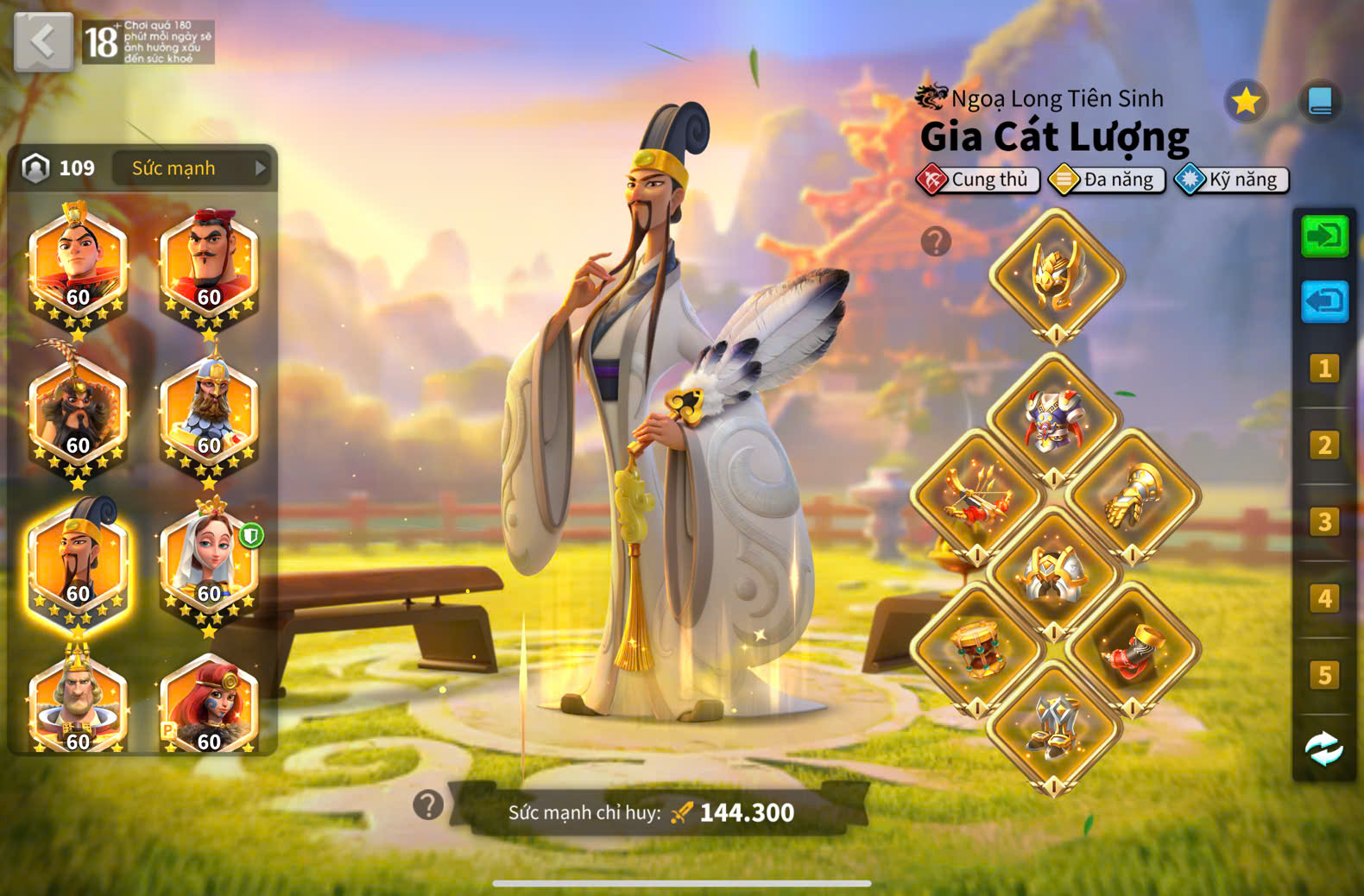1364x896 pixels.
Task: Click the refresh arrows button
Action: tap(1324, 748)
